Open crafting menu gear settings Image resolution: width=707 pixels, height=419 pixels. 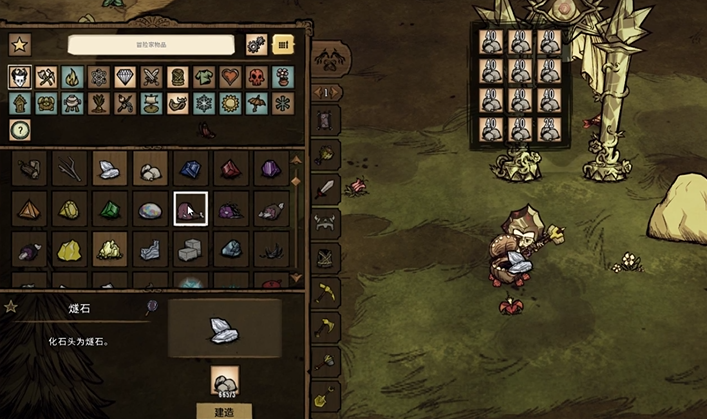tap(256, 45)
